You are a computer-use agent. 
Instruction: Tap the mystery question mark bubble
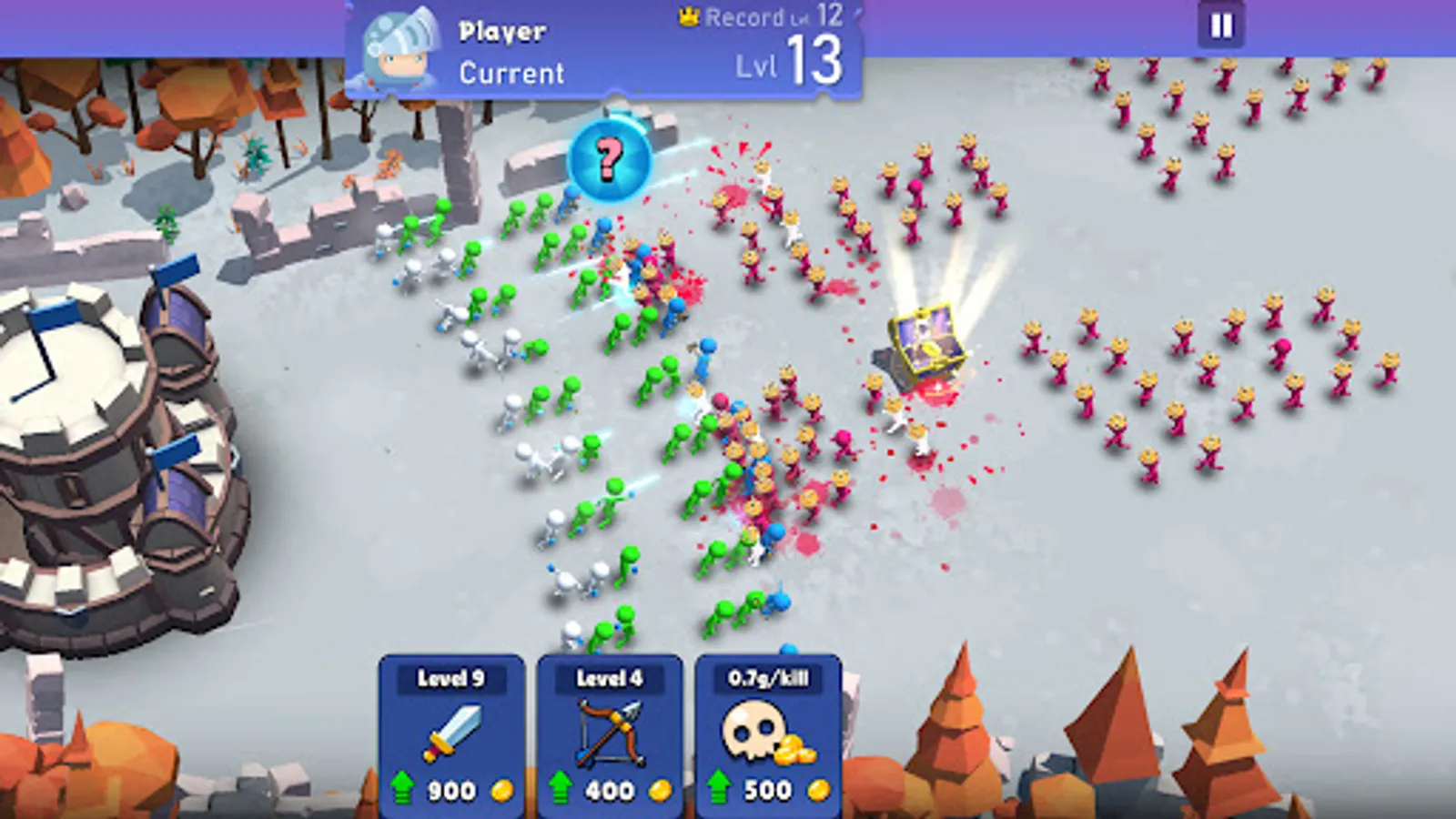(x=606, y=162)
